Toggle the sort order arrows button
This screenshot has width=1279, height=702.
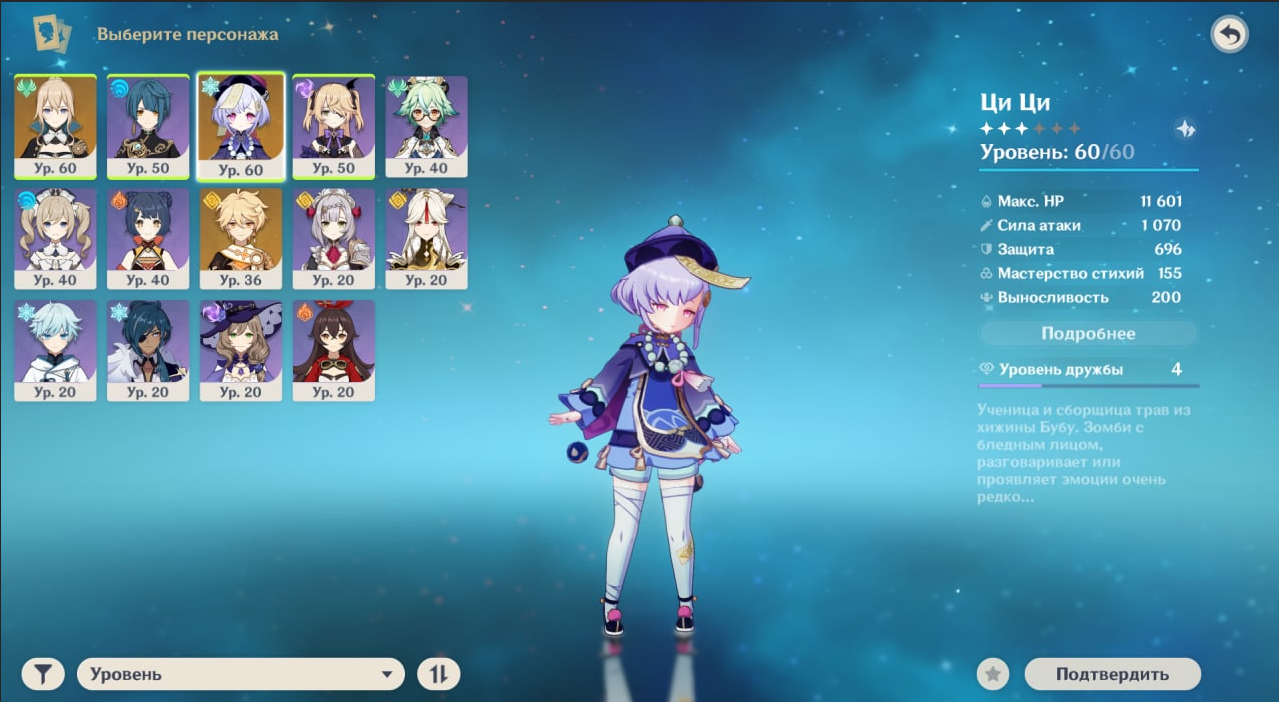tap(438, 674)
